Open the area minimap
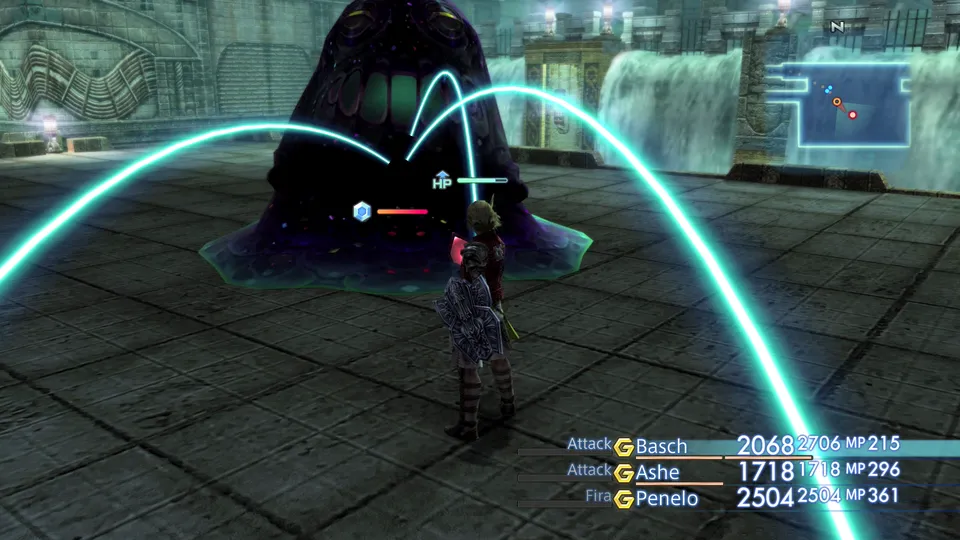Image resolution: width=960 pixels, height=540 pixels. (846, 102)
